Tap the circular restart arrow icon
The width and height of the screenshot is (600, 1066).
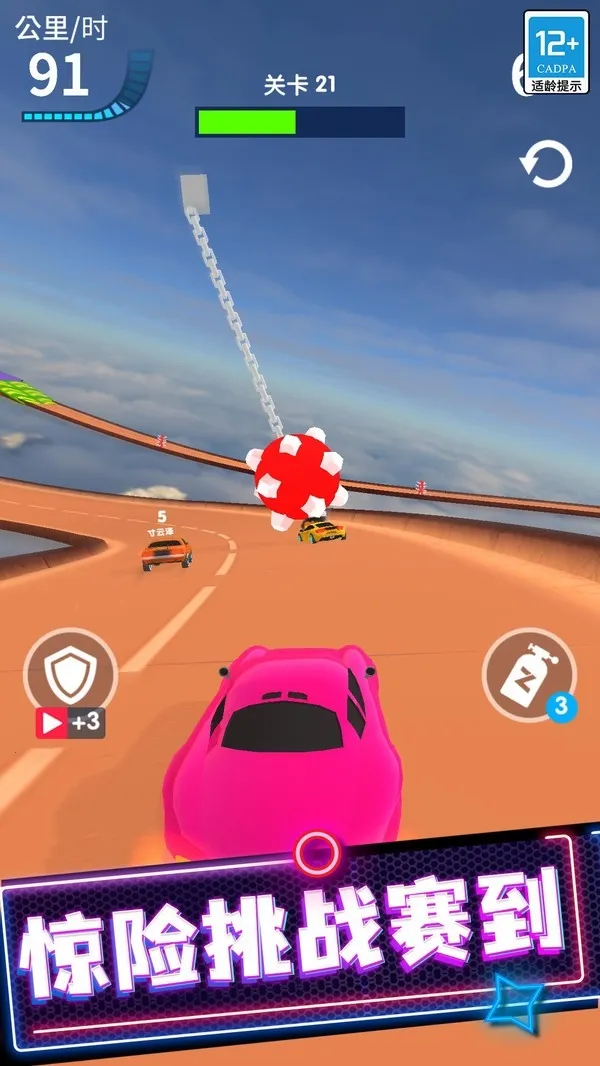coord(546,165)
